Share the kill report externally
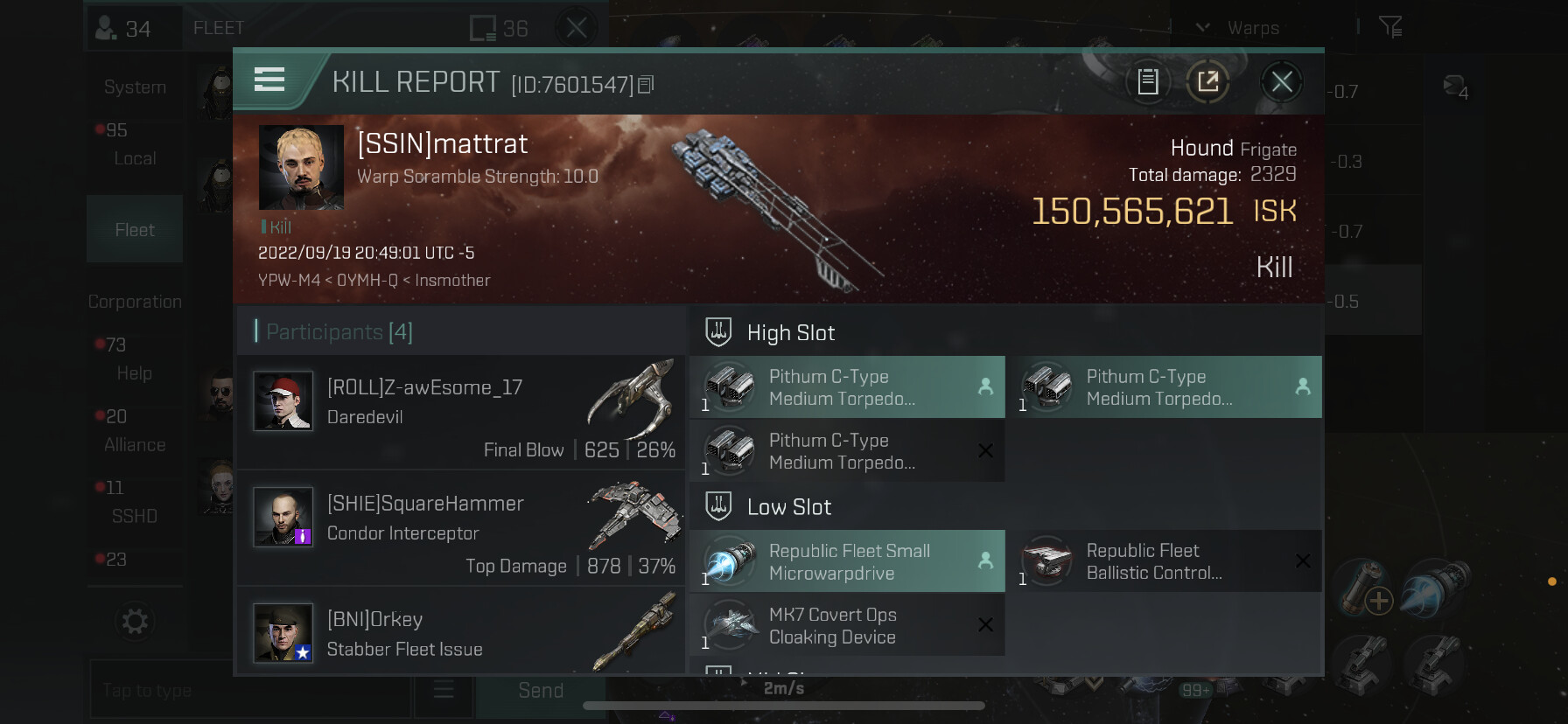Screen dimensions: 1568x724 coord(1208,82)
